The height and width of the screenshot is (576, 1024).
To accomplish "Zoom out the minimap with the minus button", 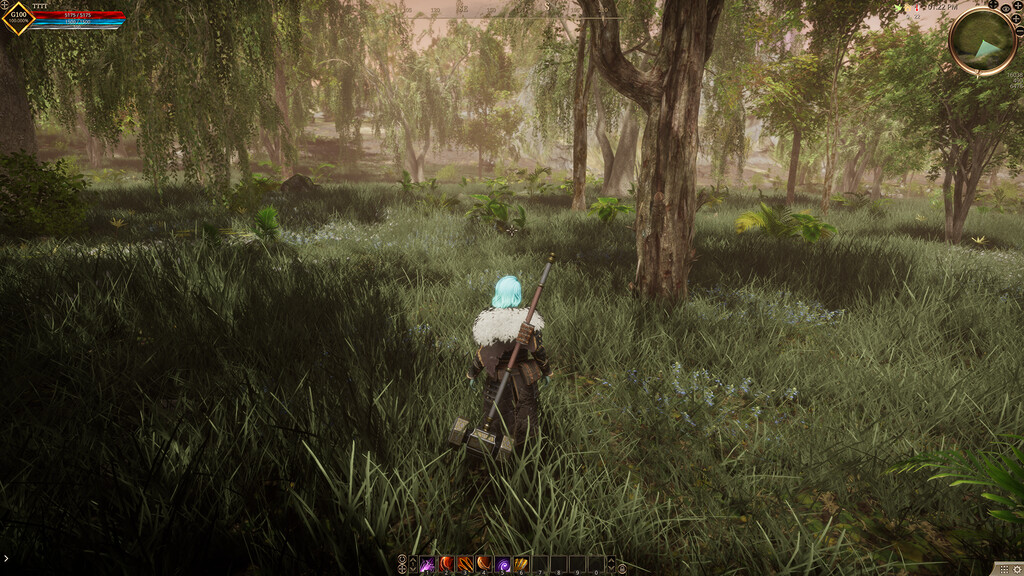I will (x=1018, y=31).
